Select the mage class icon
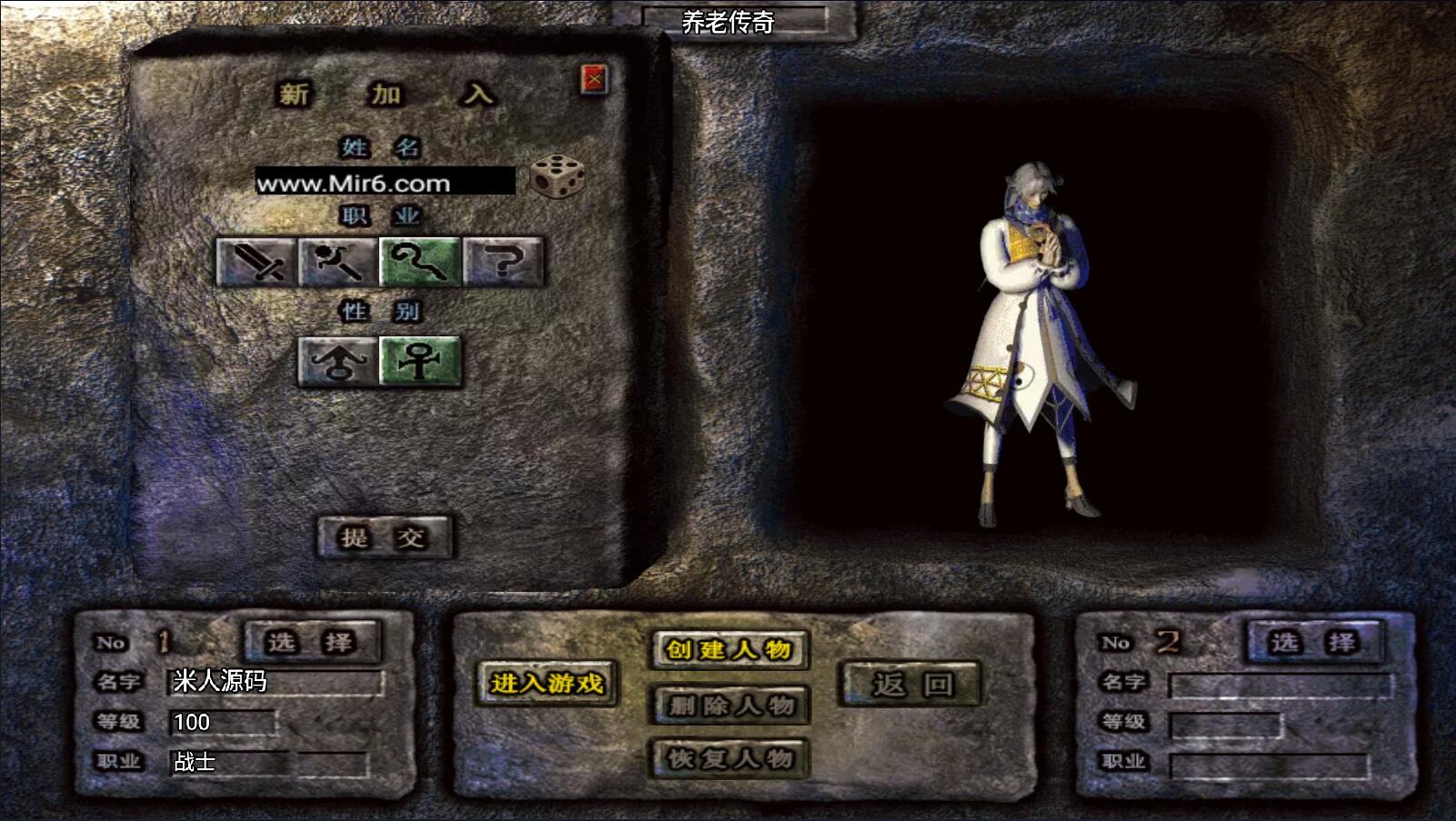Image resolution: width=1456 pixels, height=821 pixels. (338, 263)
